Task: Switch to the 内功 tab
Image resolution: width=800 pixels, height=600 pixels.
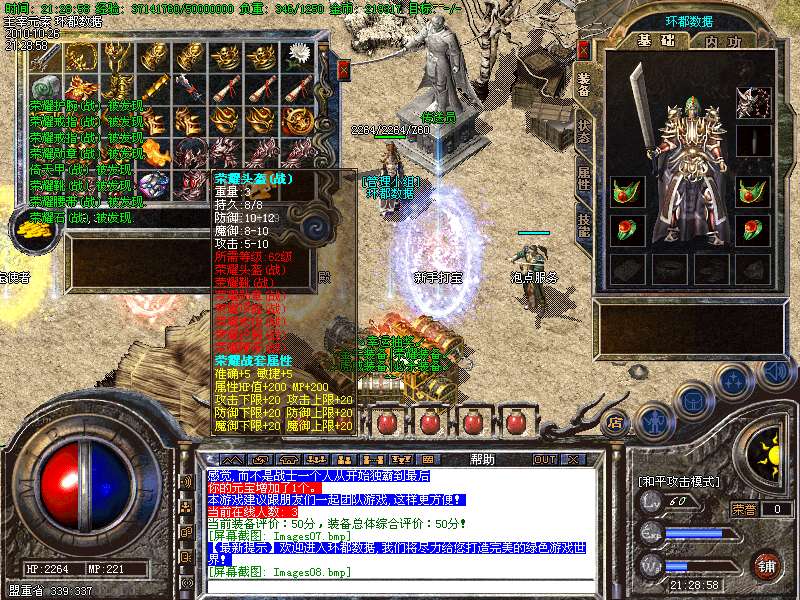Action: pyautogui.click(x=722, y=42)
